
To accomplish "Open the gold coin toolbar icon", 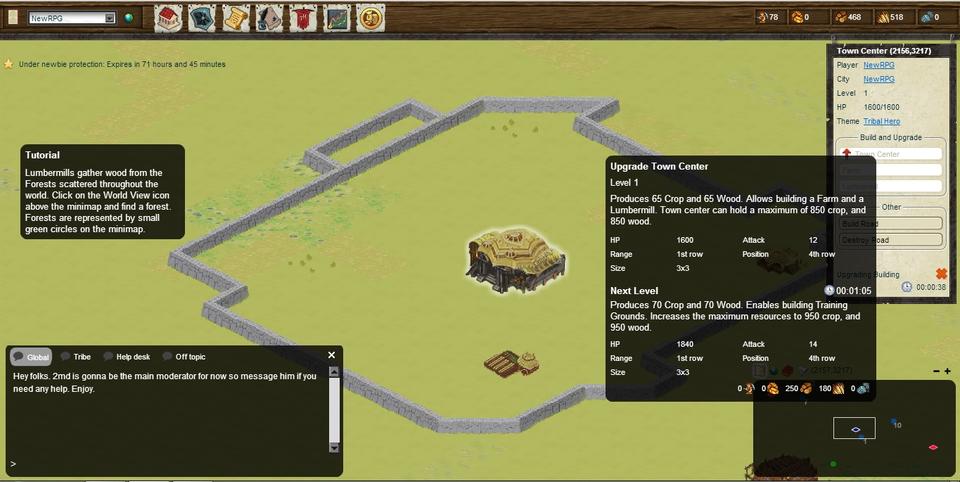I will pyautogui.click(x=371, y=17).
